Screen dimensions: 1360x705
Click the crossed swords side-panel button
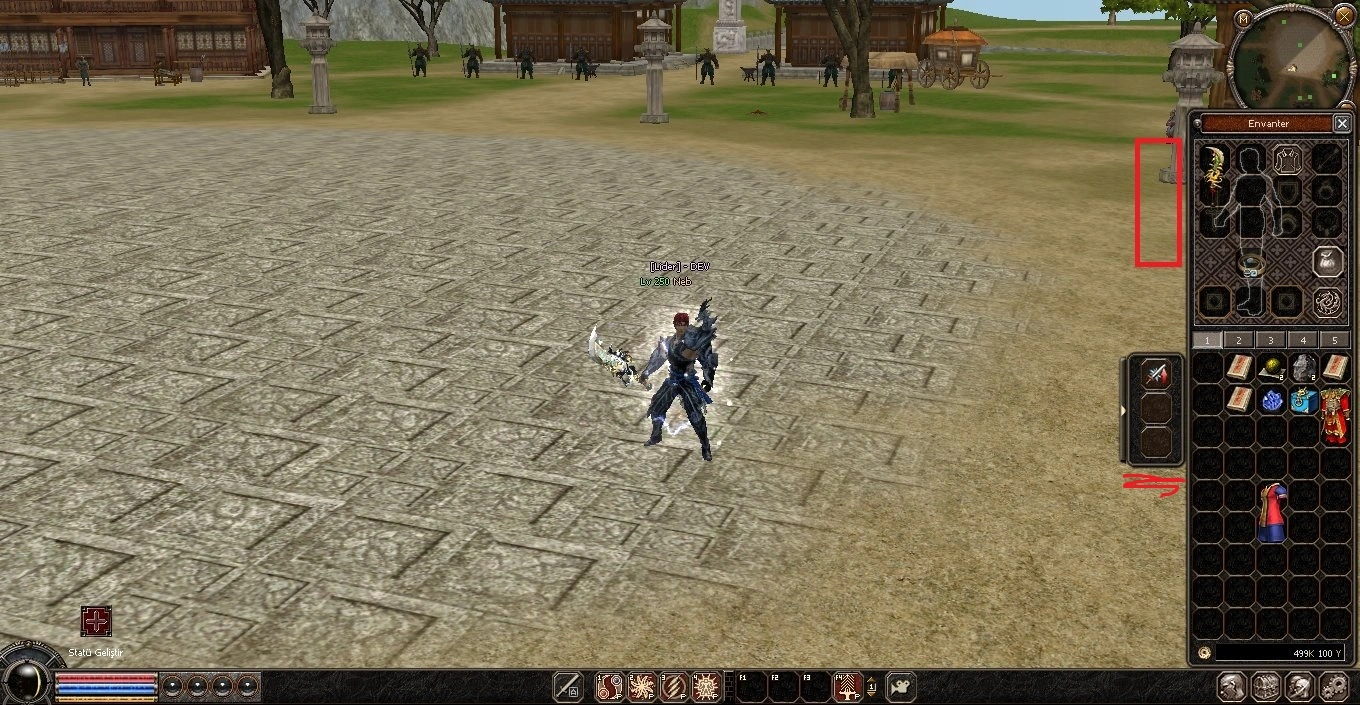[1156, 374]
